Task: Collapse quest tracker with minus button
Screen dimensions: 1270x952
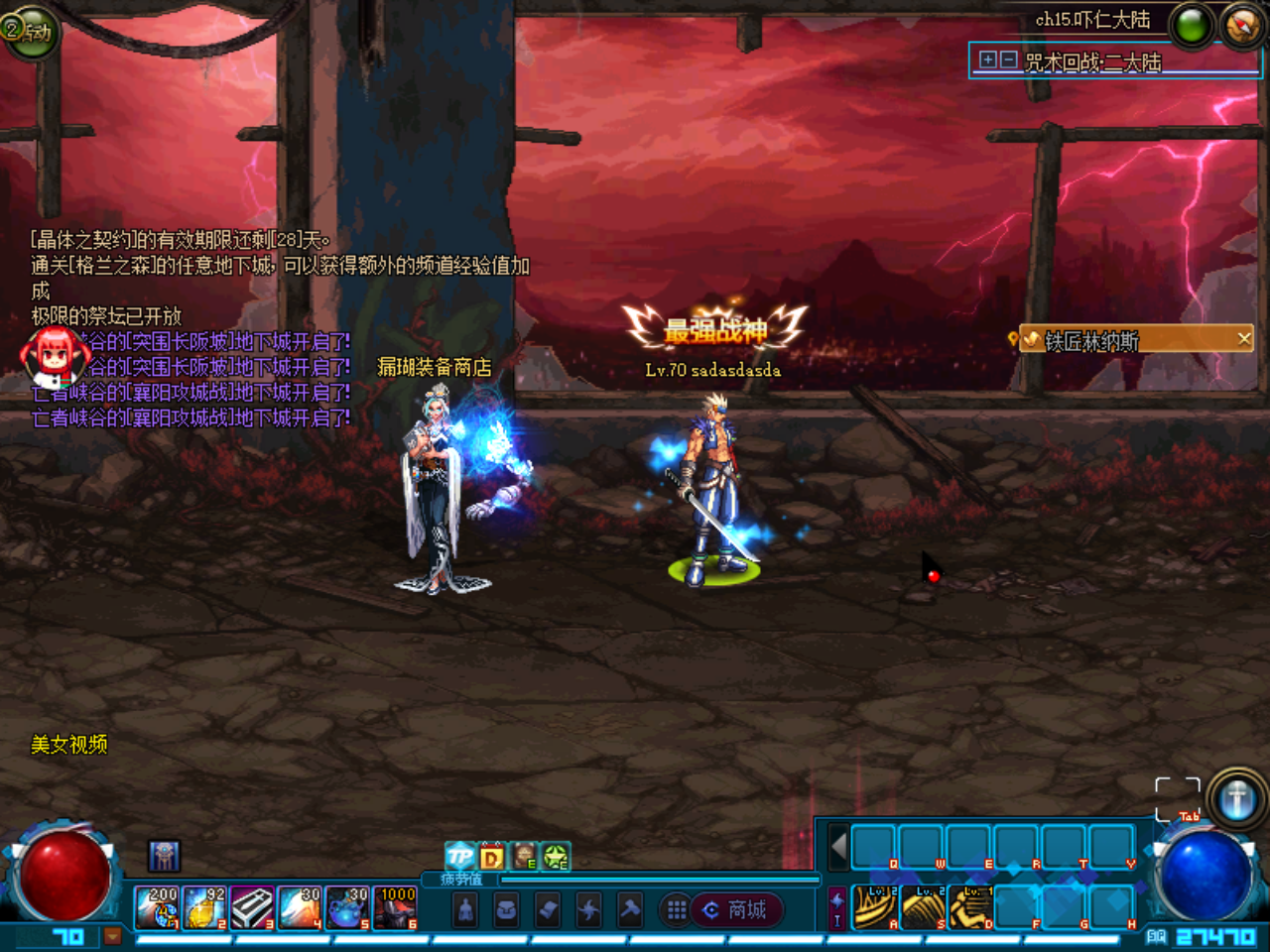Action: click(x=1008, y=59)
